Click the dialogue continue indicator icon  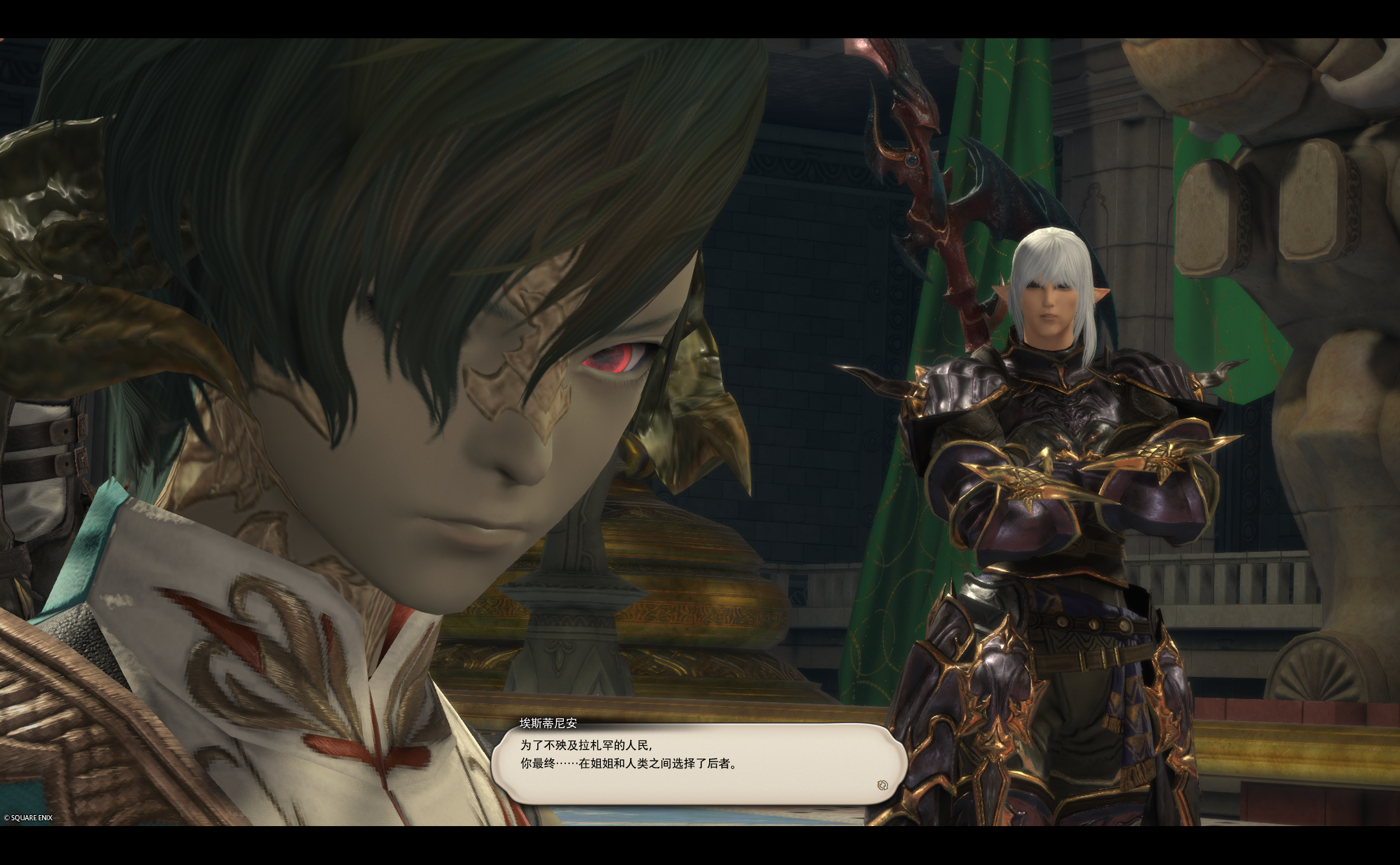click(x=881, y=785)
